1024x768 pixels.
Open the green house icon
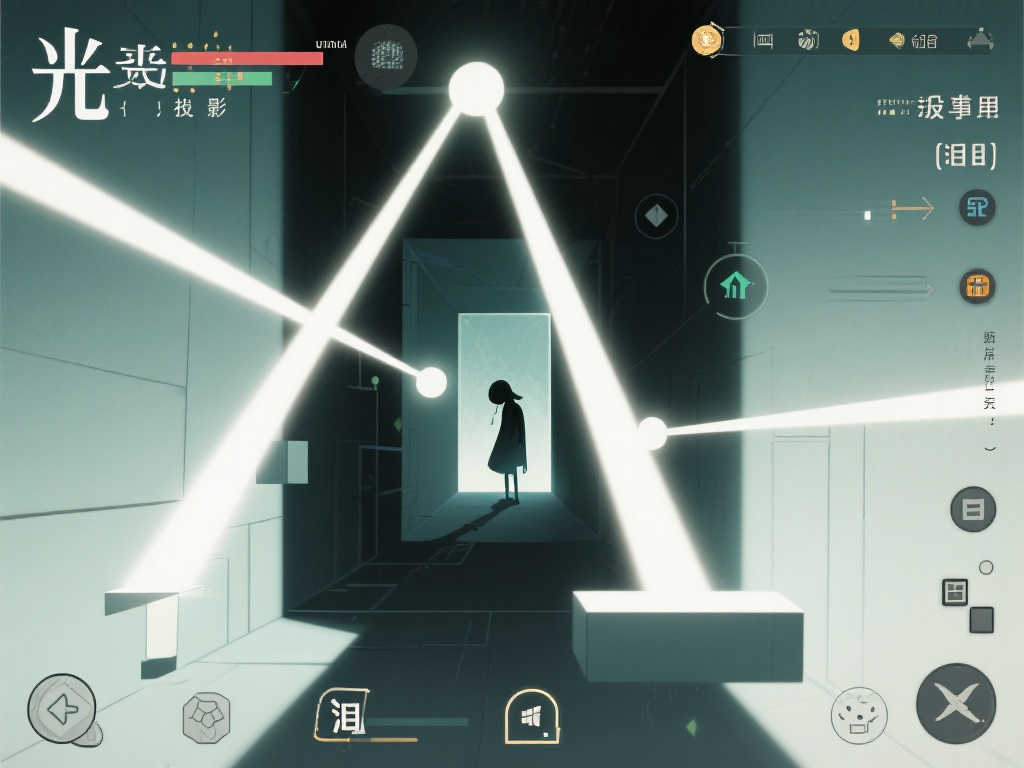(736, 287)
